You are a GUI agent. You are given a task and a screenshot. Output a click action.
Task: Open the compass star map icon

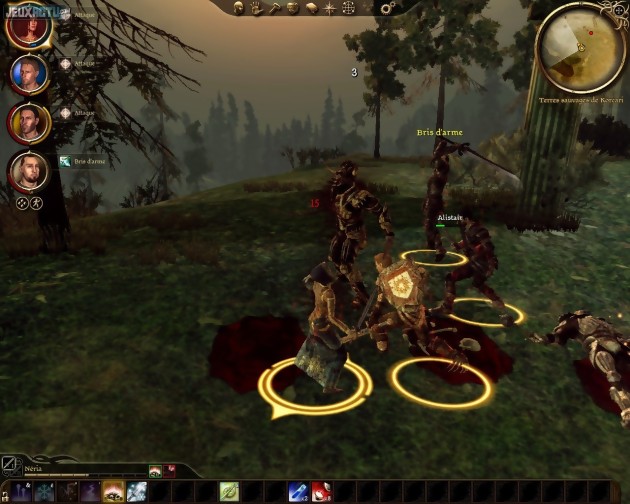point(330,7)
